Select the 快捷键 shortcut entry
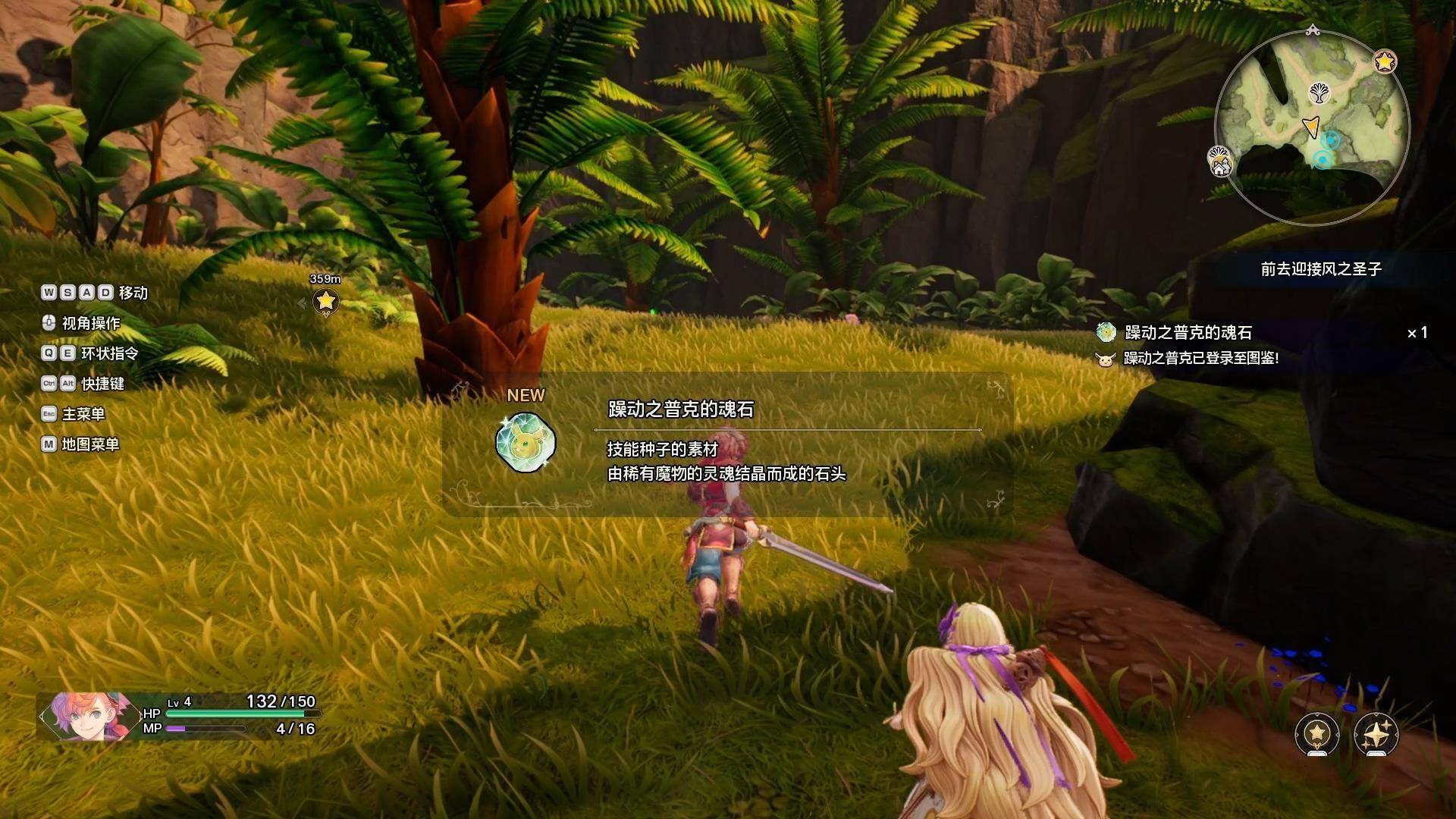This screenshot has height=819, width=1456. 102,384
